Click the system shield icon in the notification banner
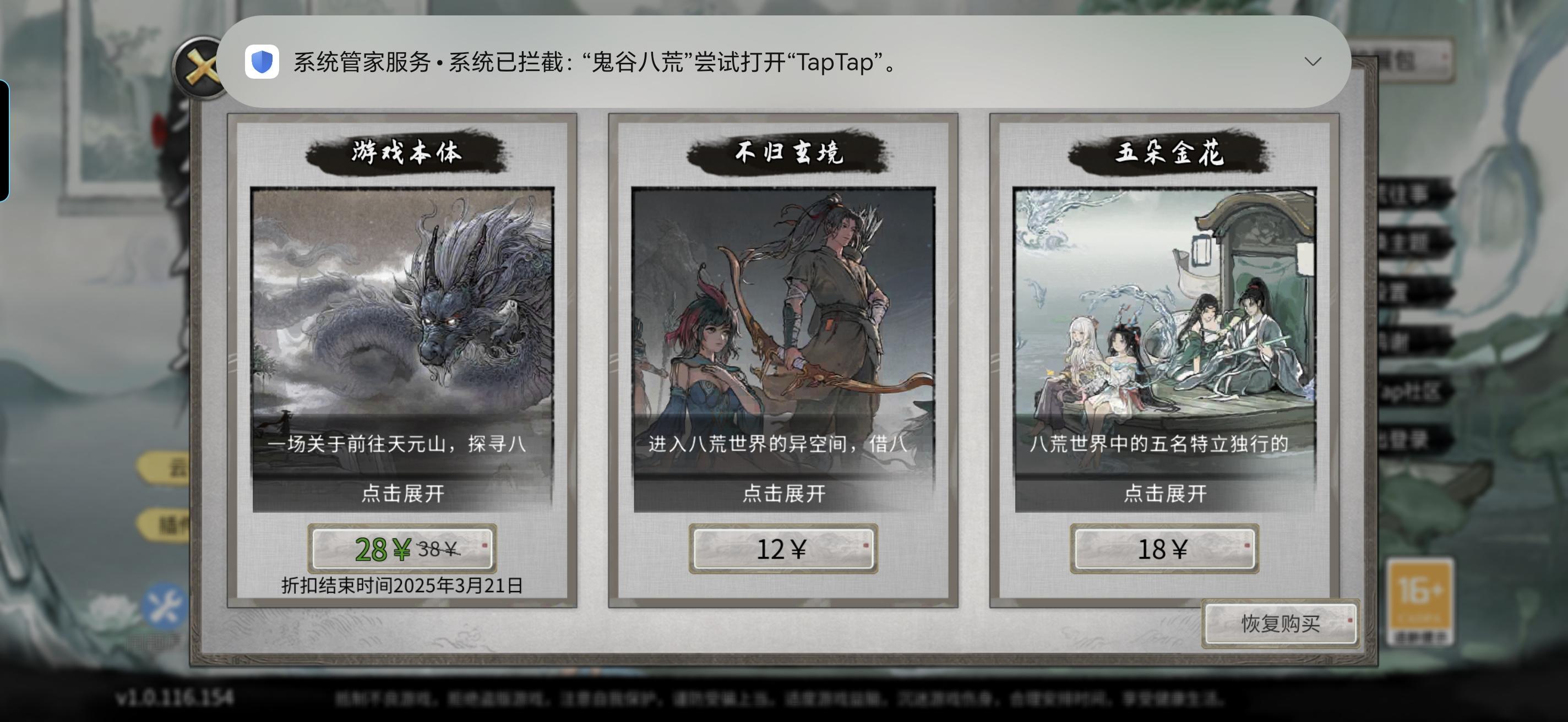This screenshot has height=722, width=1568. (x=262, y=62)
